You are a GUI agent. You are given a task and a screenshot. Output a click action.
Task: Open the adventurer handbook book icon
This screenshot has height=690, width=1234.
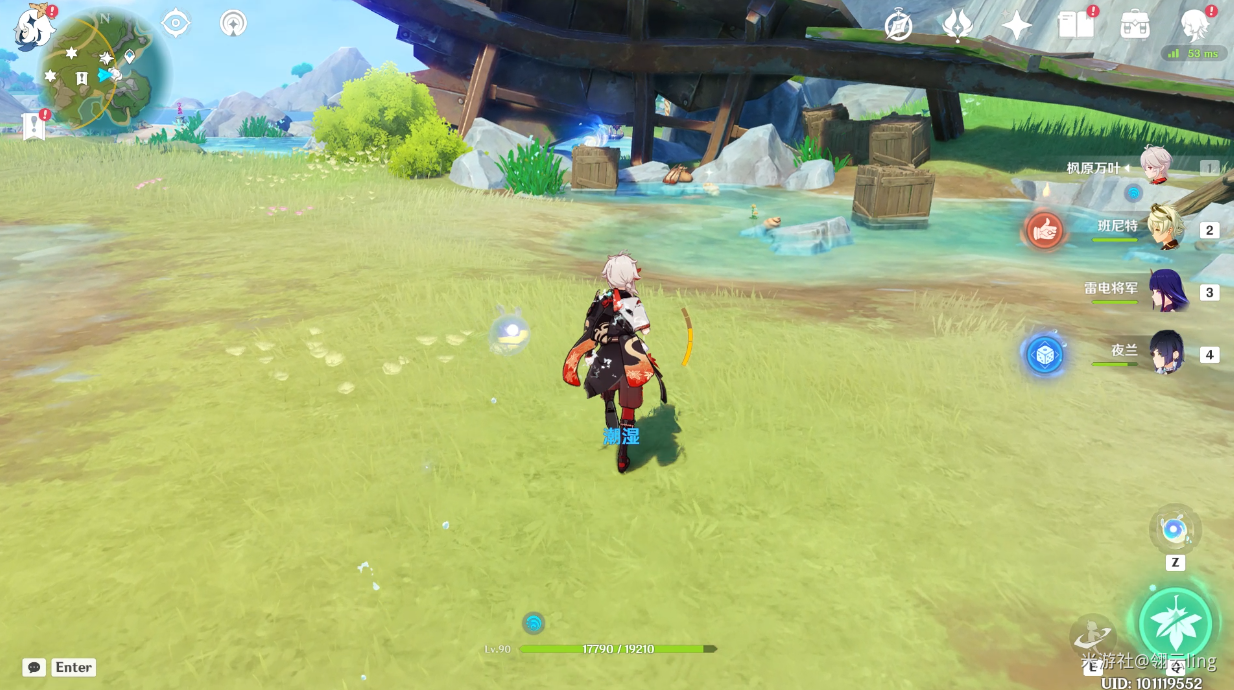[1076, 25]
